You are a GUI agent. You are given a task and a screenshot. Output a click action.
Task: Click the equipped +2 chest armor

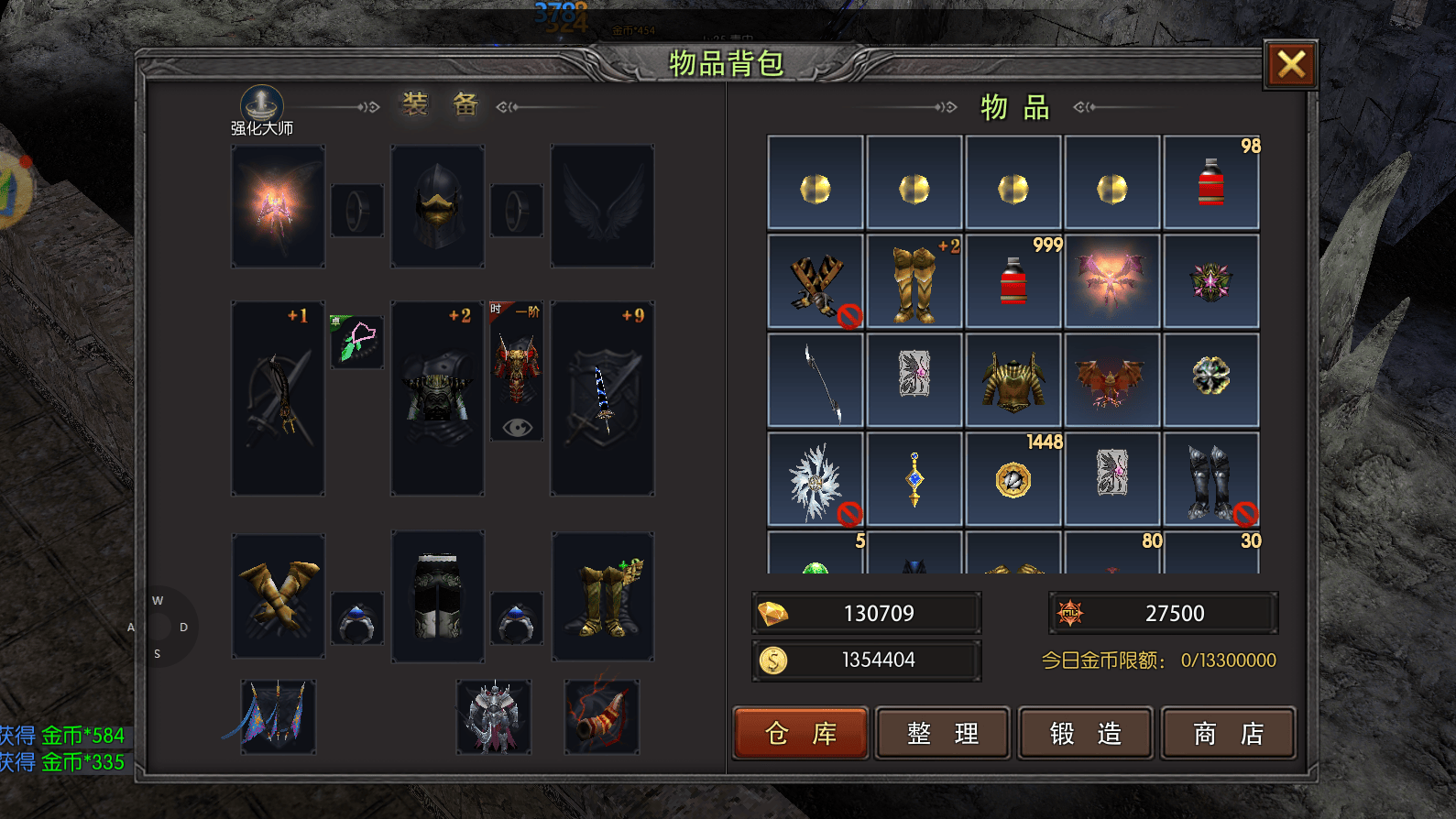pyautogui.click(x=437, y=399)
